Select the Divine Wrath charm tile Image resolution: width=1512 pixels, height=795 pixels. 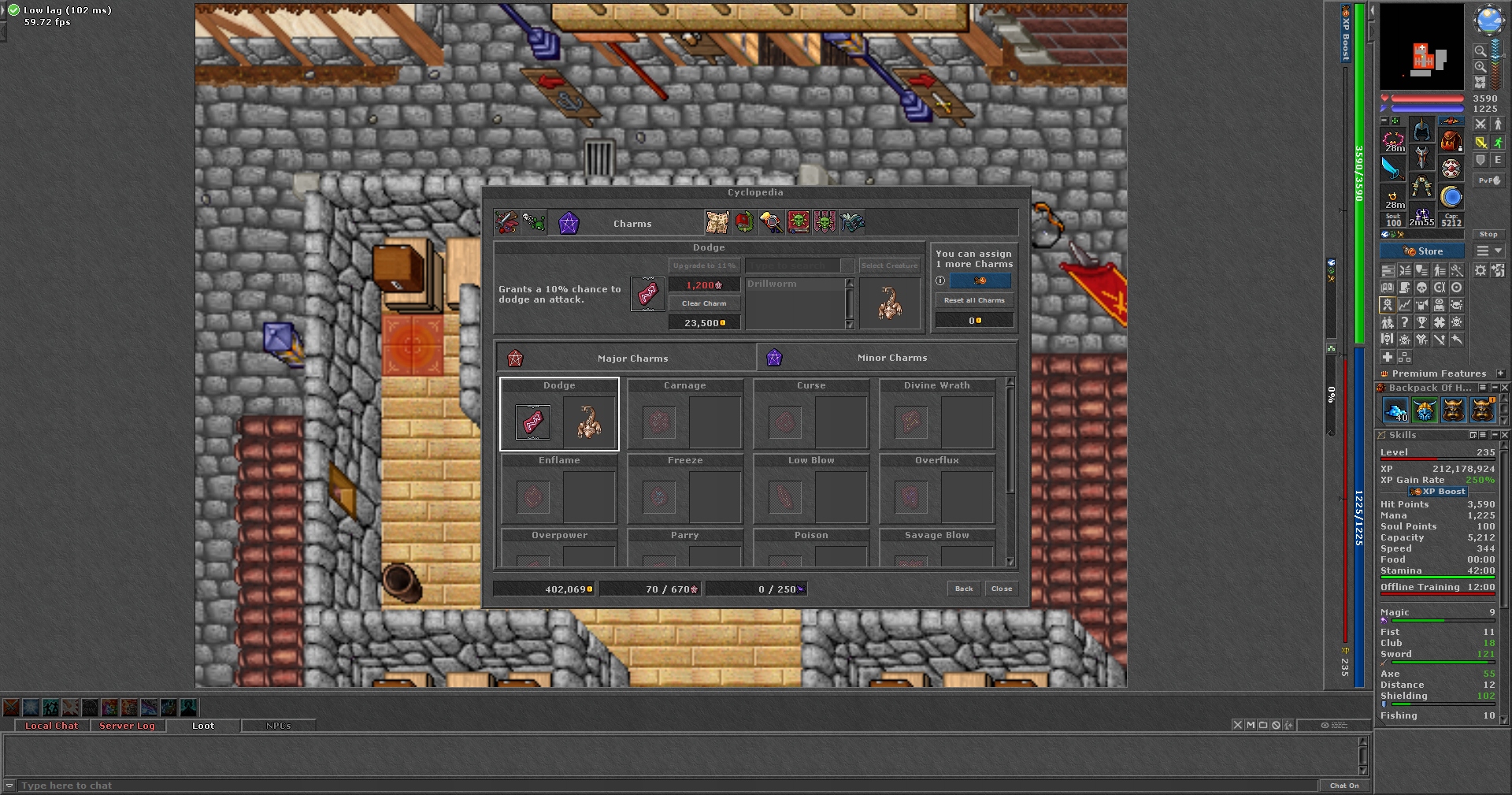coord(937,414)
